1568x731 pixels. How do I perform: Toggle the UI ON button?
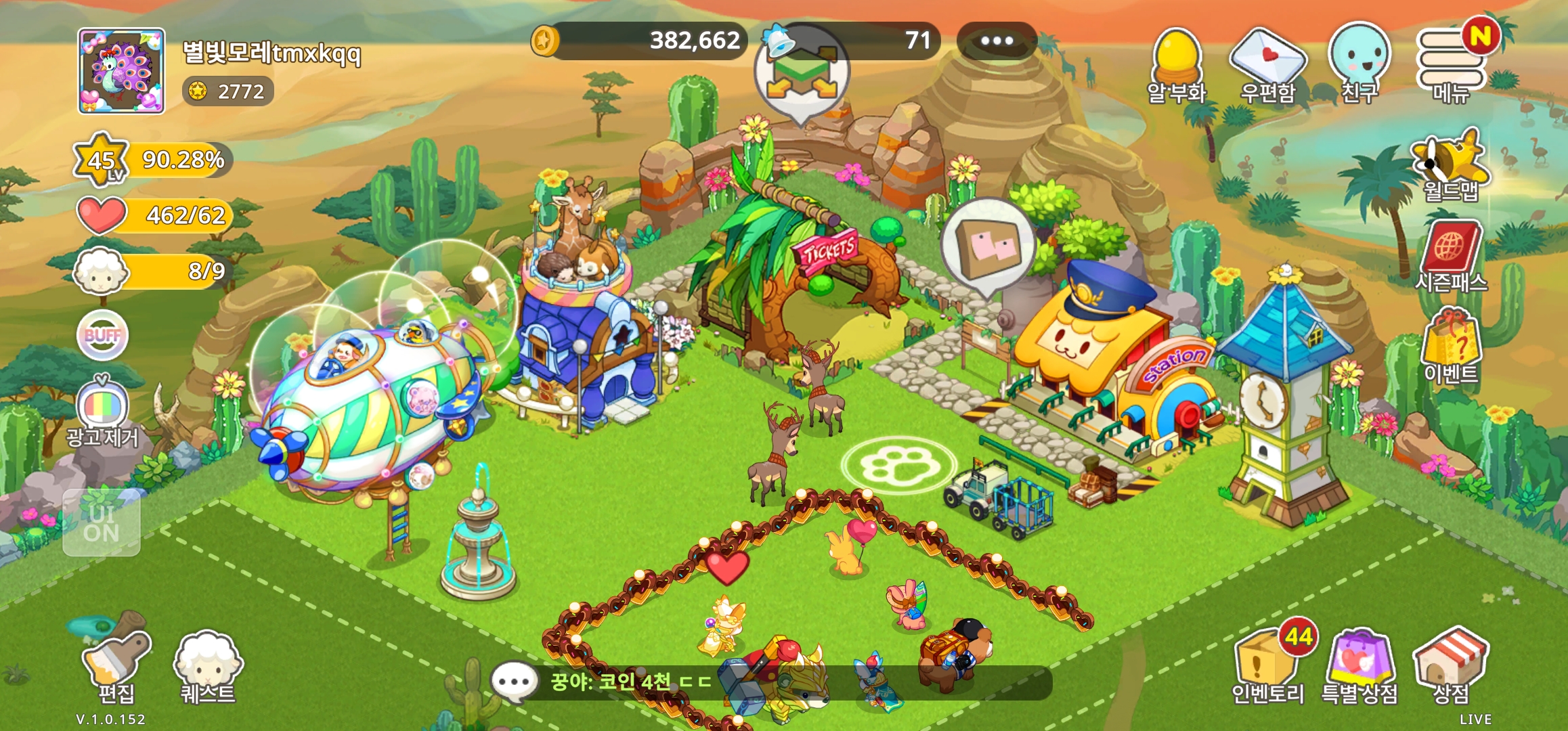[x=102, y=523]
